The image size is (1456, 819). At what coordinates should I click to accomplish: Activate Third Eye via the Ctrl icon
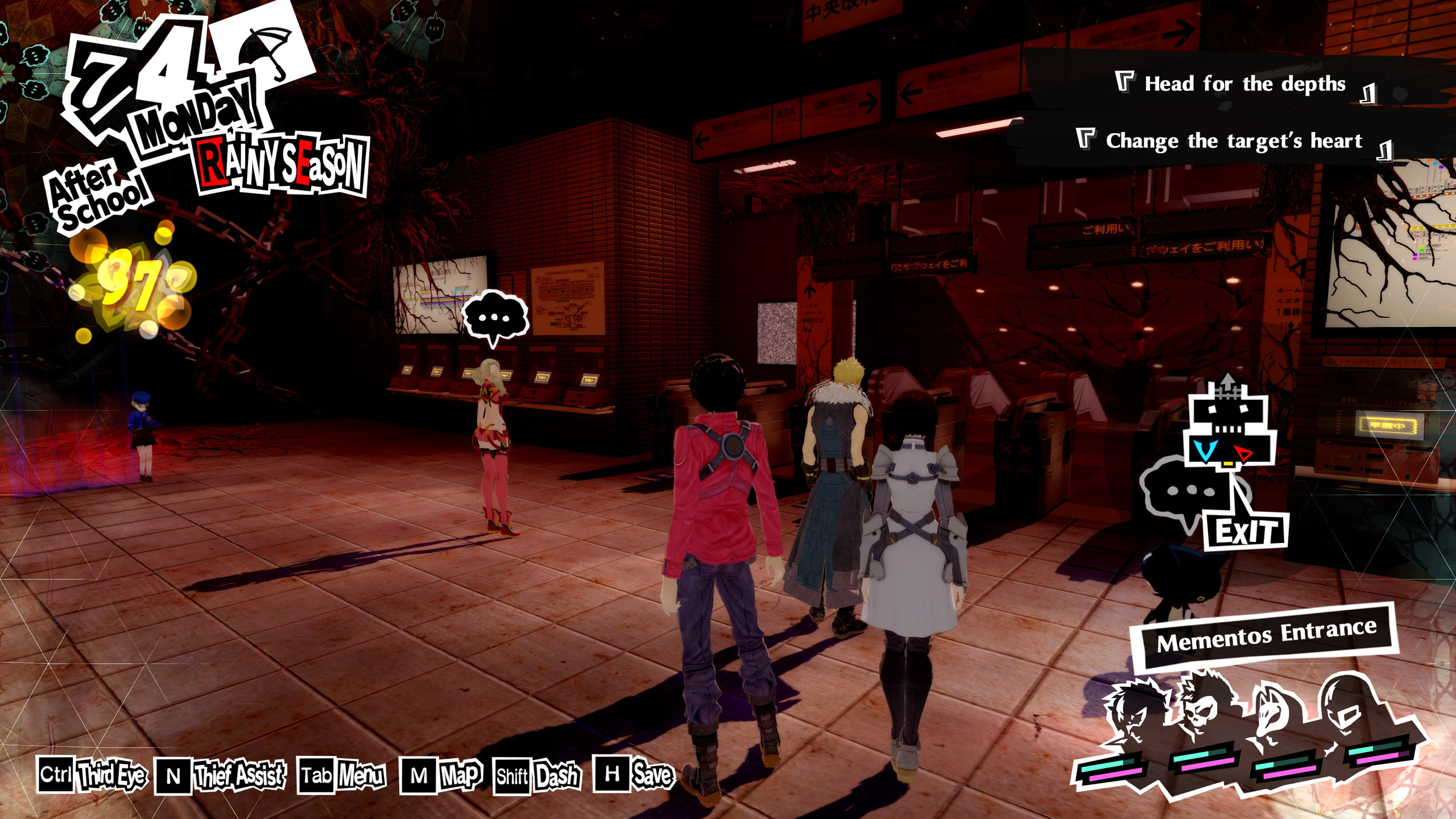[x=55, y=773]
